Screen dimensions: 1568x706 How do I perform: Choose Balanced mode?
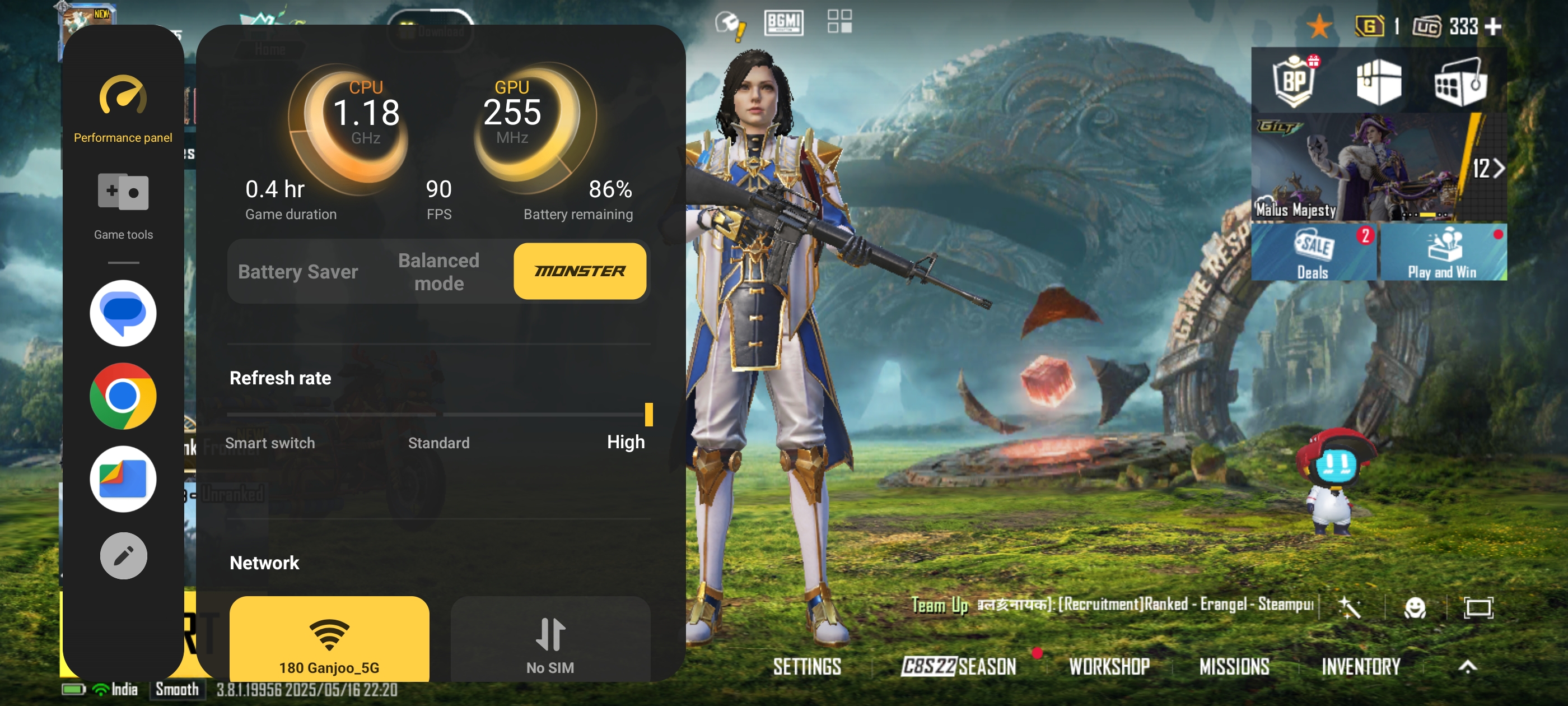(438, 272)
